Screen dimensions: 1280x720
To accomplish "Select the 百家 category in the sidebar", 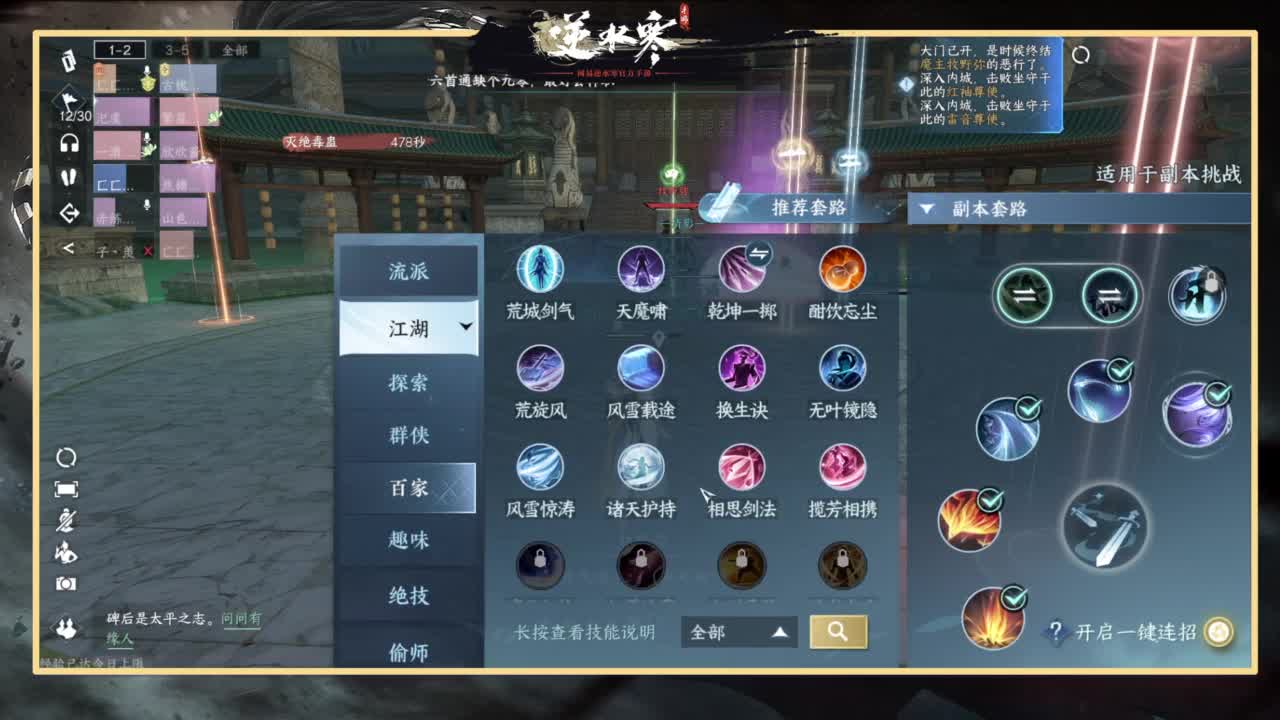I will (x=410, y=490).
